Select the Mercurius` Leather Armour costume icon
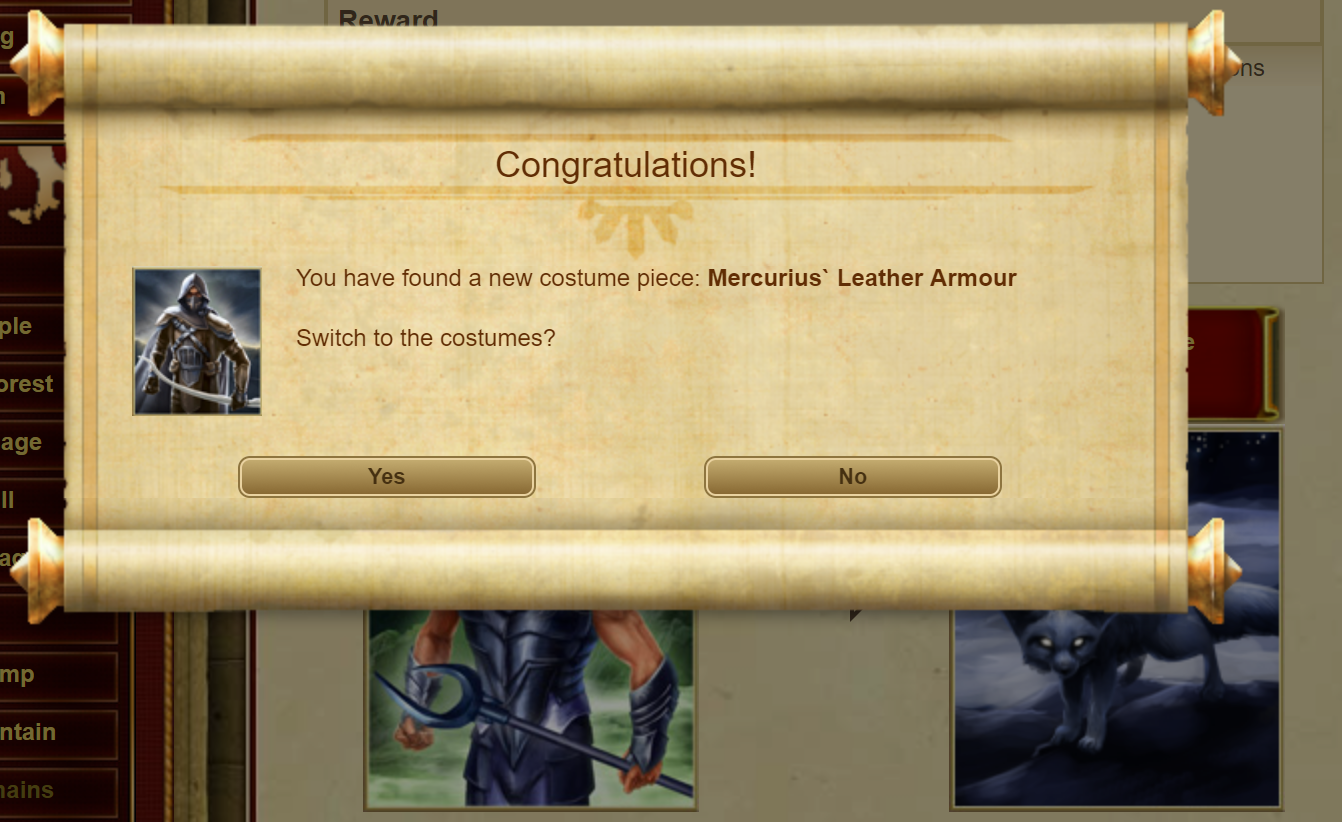The image size is (1342, 822). 196,341
